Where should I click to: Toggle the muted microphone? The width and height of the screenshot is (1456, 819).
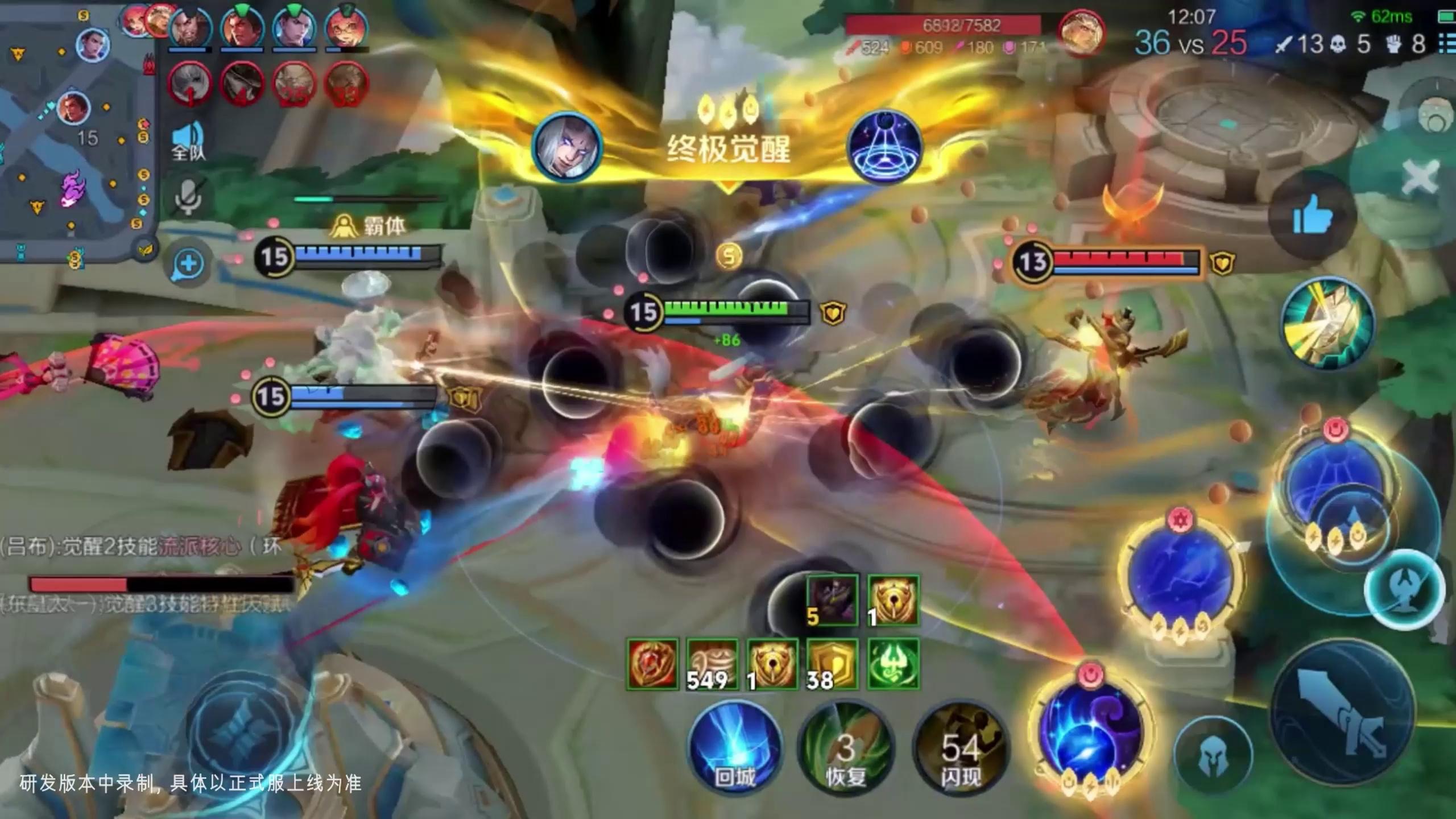coord(188,197)
